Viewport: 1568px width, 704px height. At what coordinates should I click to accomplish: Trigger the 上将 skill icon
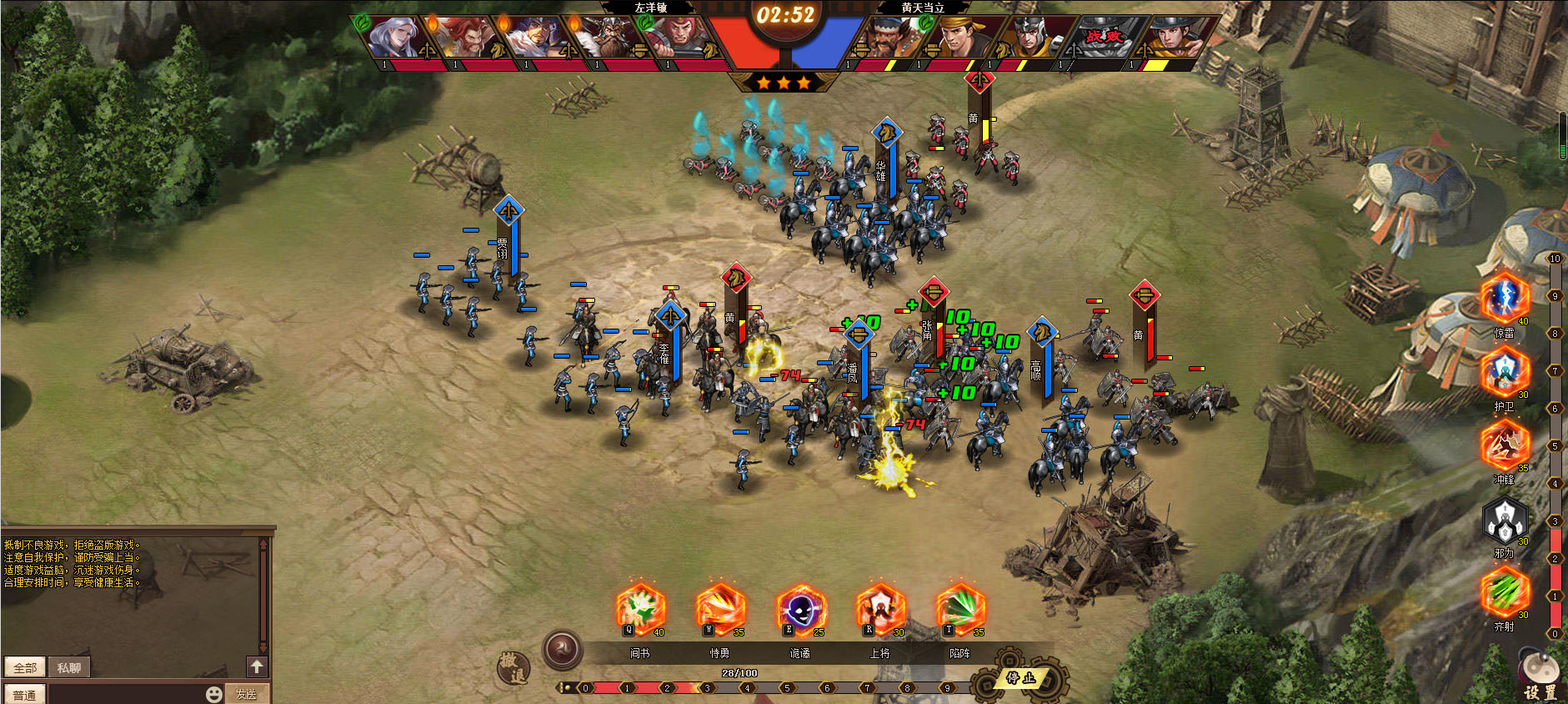pyautogui.click(x=880, y=609)
